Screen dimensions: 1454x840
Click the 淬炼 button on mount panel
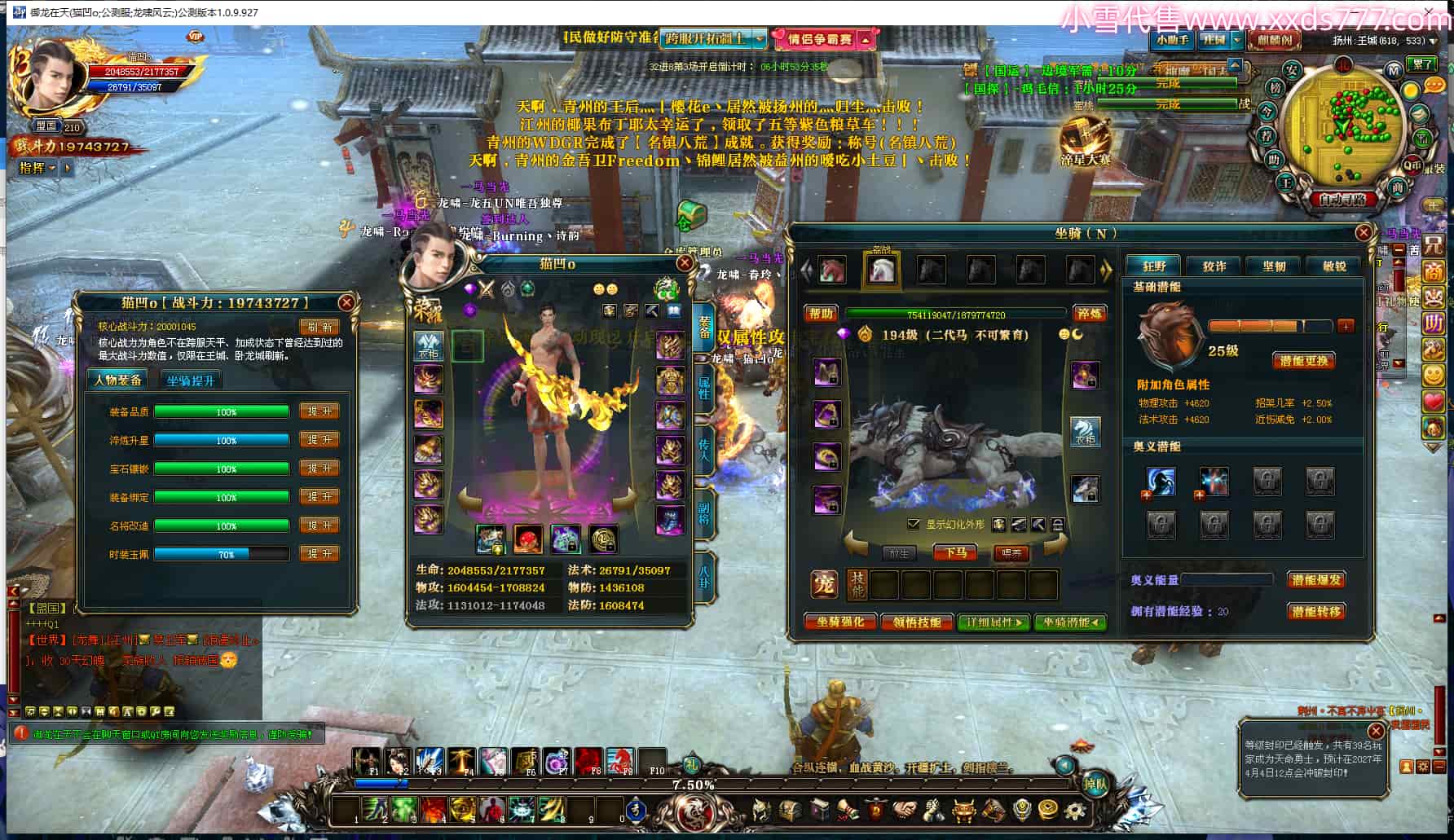click(x=1089, y=314)
